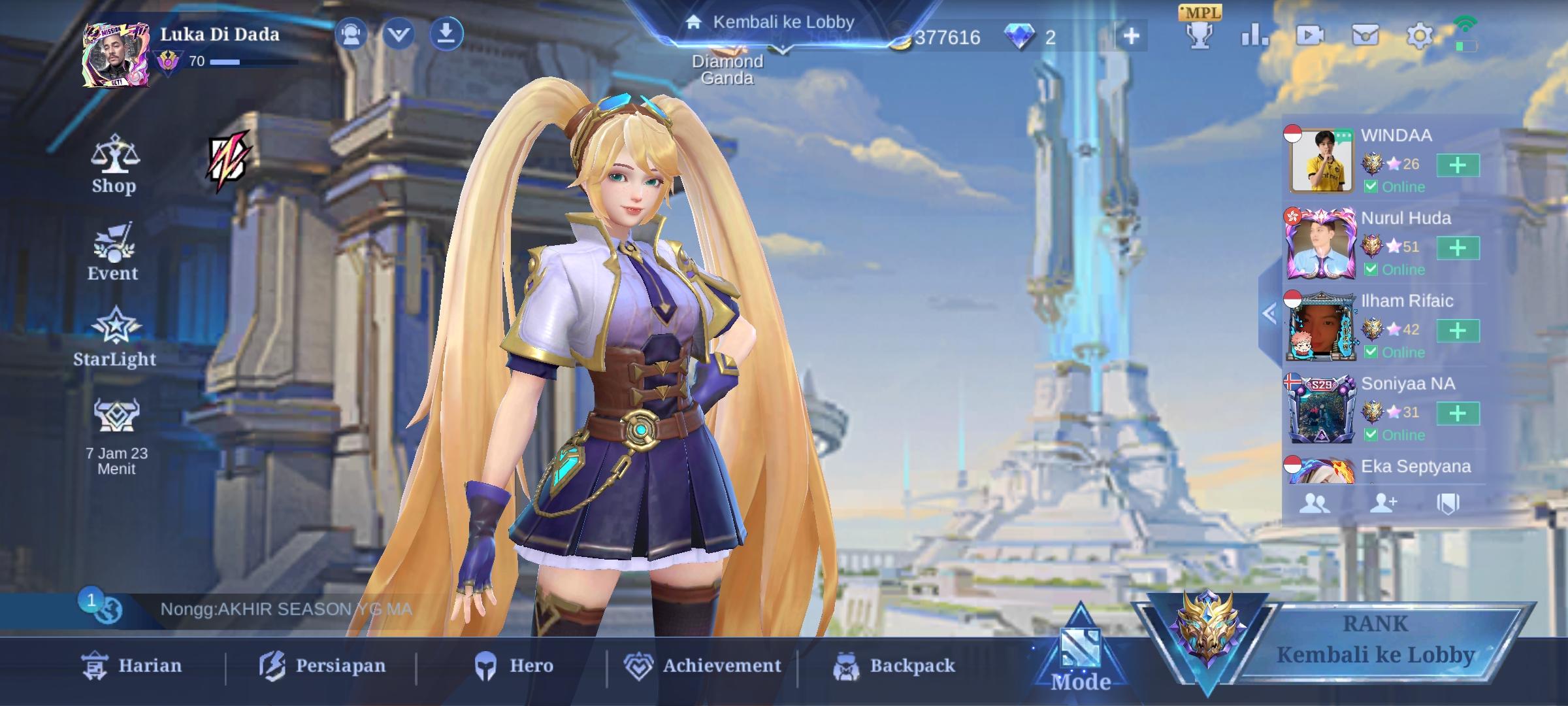The width and height of the screenshot is (1568, 706).
Task: Open the StarLight icon
Action: [x=114, y=338]
